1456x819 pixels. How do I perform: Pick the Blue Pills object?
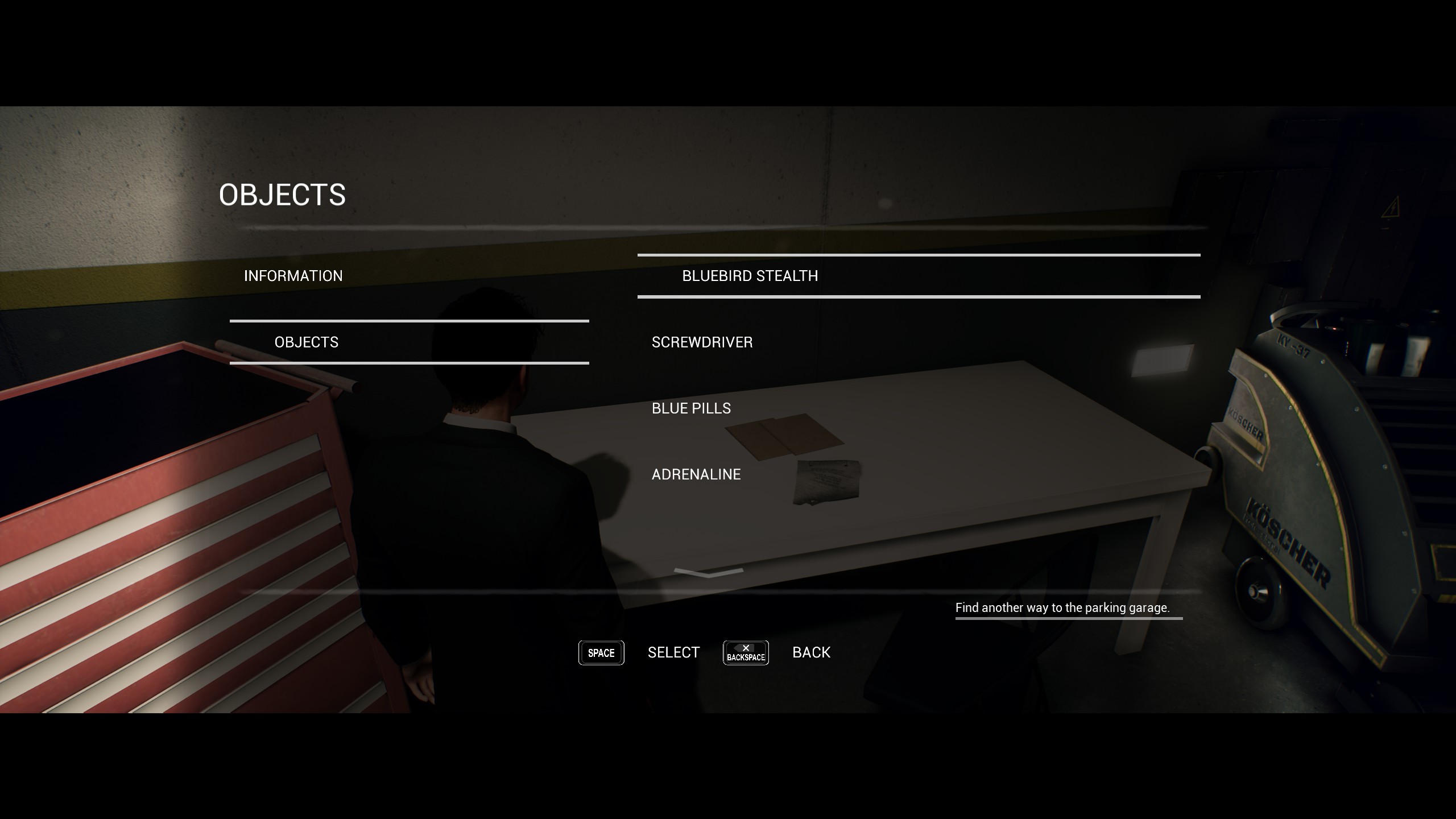tap(691, 408)
